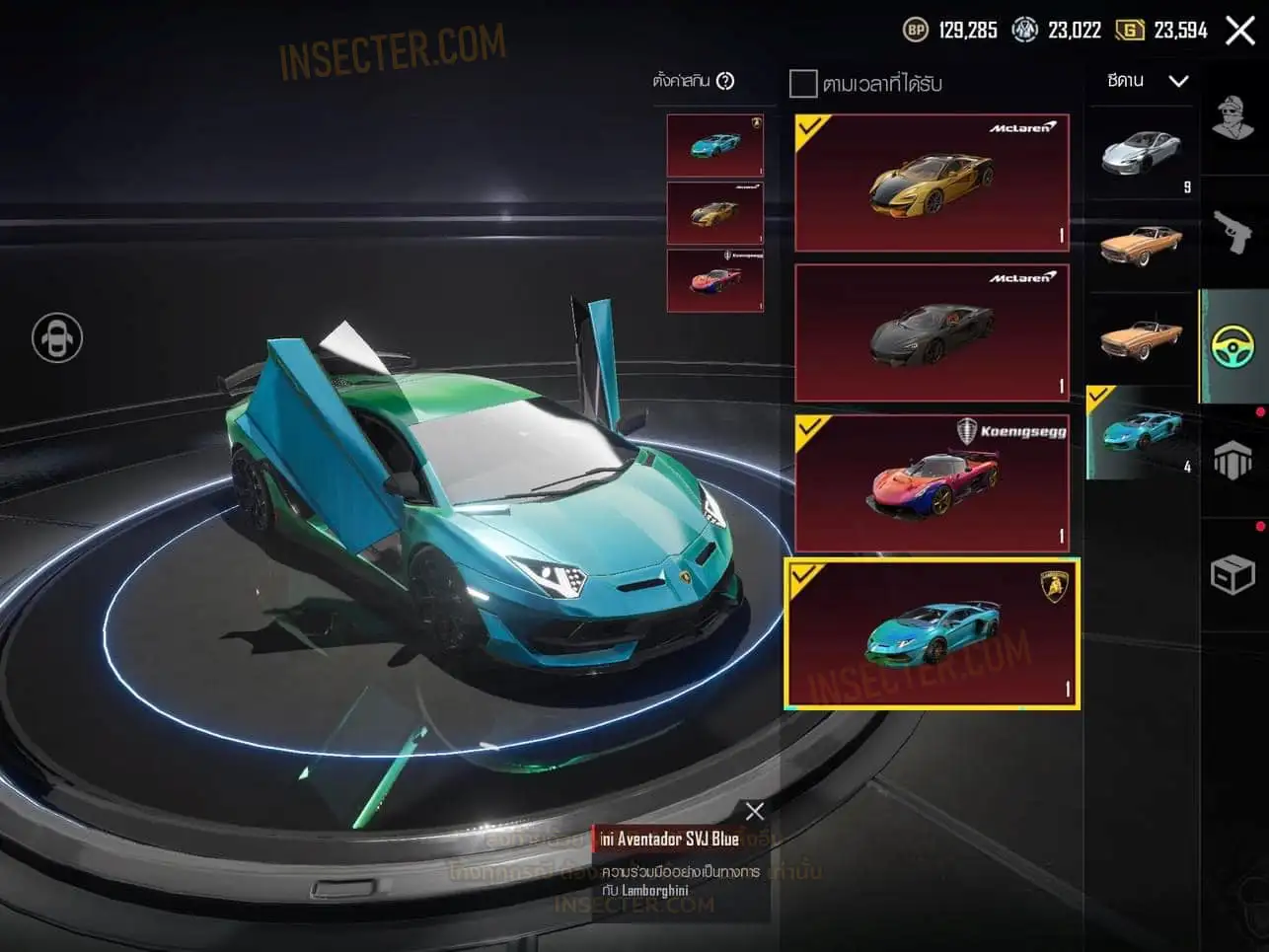This screenshot has width=1269, height=952.
Task: Pick the teal Lamborghini vehicle category
Action: 1142,432
